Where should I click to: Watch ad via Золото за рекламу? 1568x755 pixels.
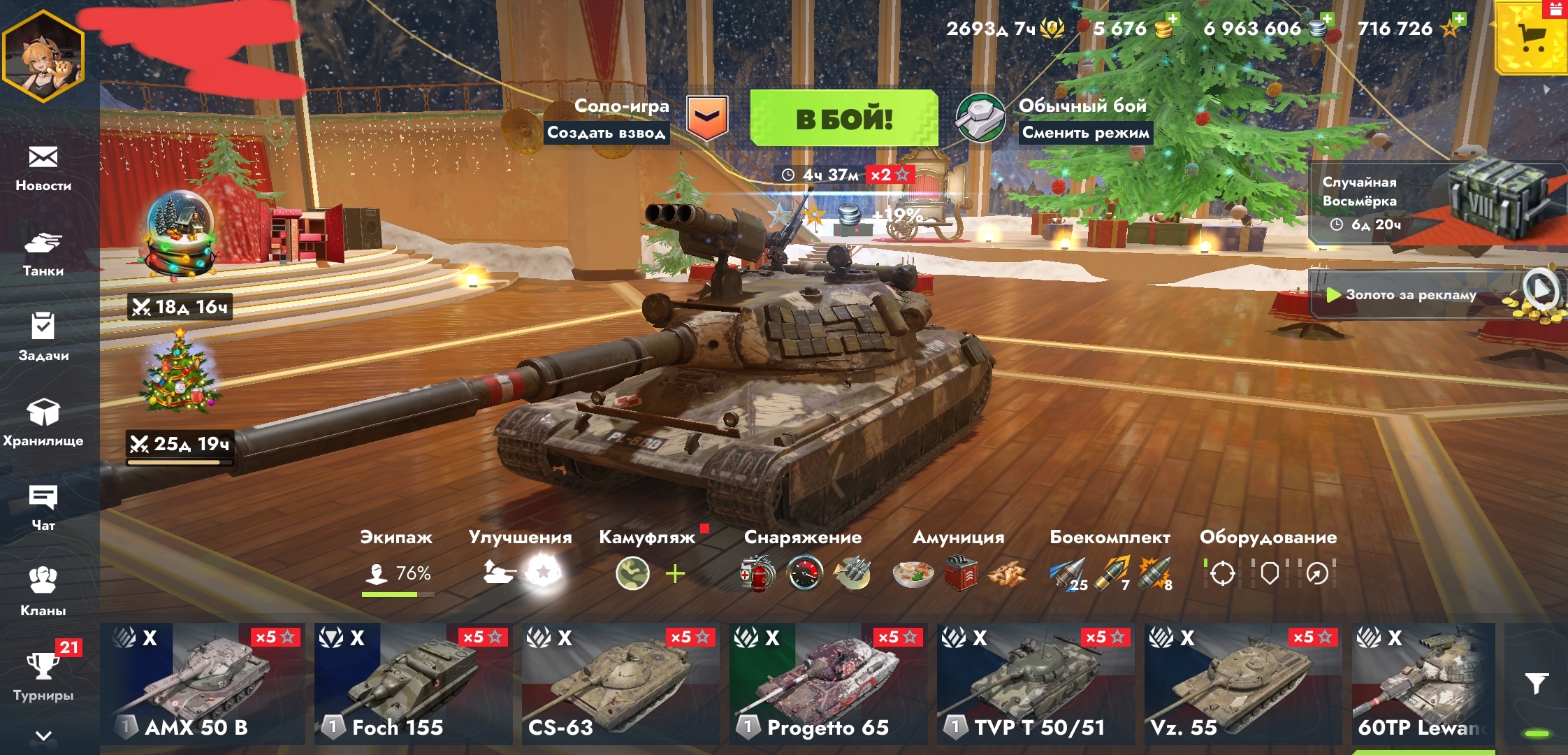[x=1411, y=295]
